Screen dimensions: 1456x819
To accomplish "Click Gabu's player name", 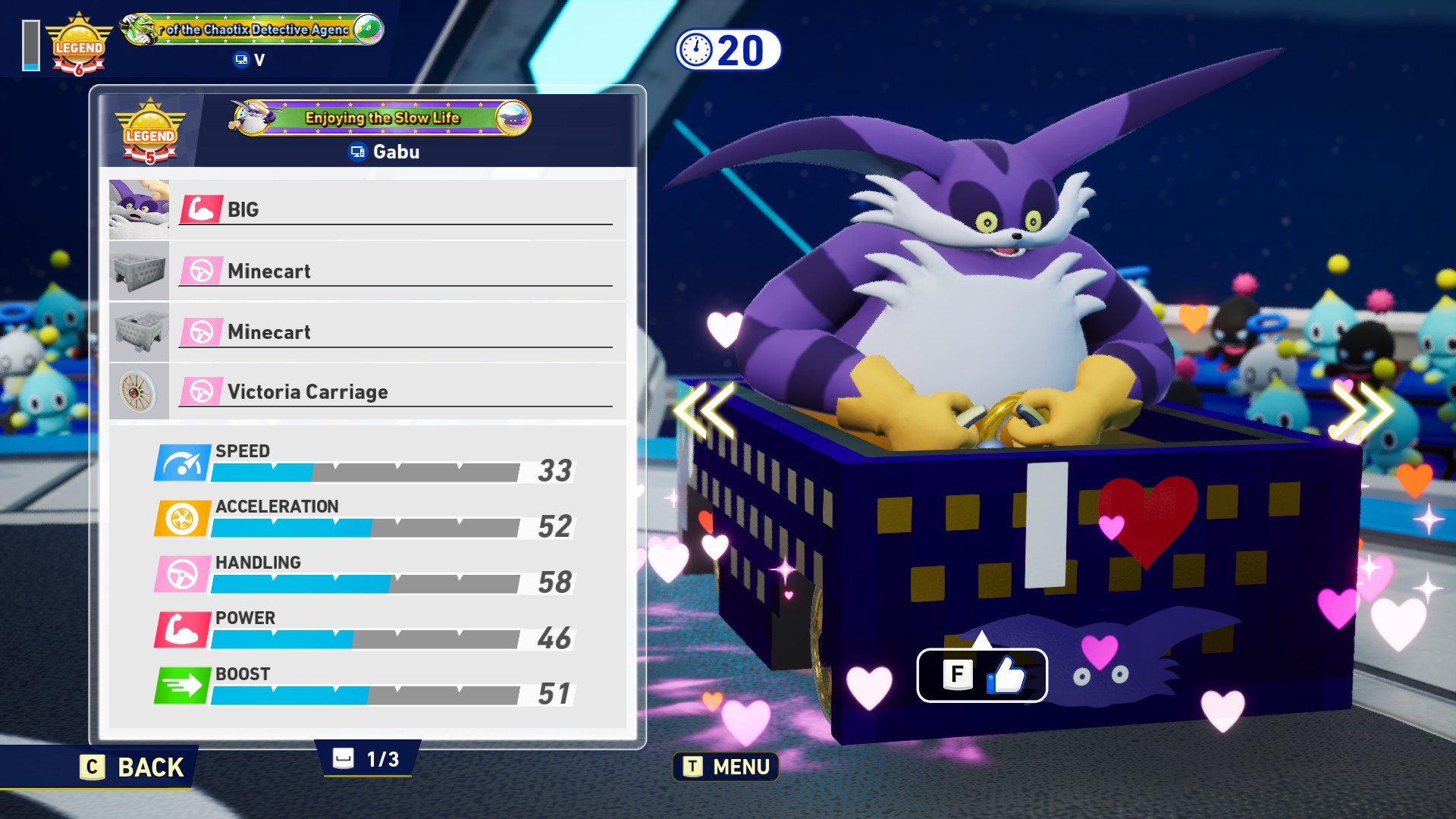I will [x=395, y=152].
